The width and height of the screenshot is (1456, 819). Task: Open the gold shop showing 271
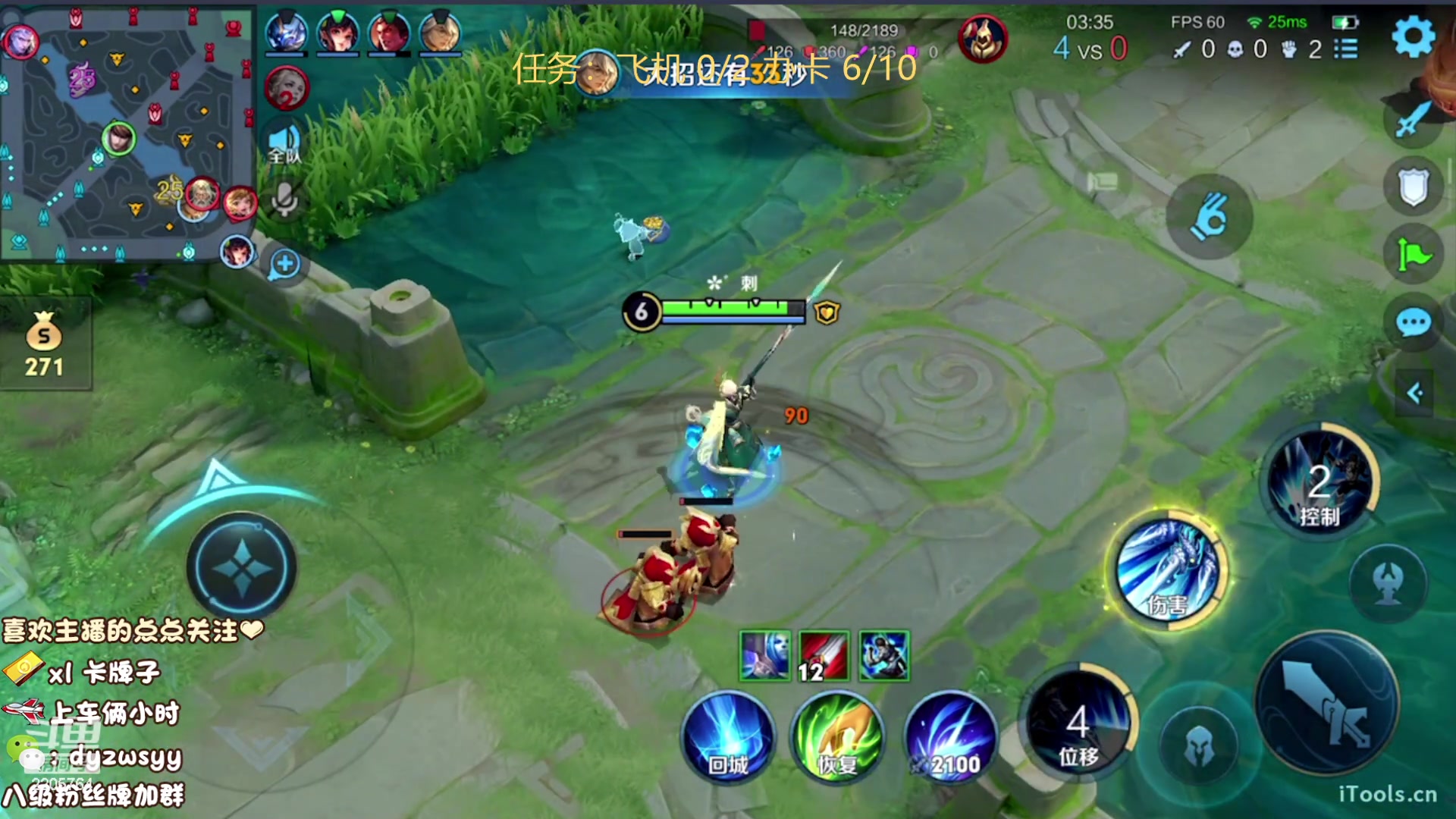(x=44, y=346)
